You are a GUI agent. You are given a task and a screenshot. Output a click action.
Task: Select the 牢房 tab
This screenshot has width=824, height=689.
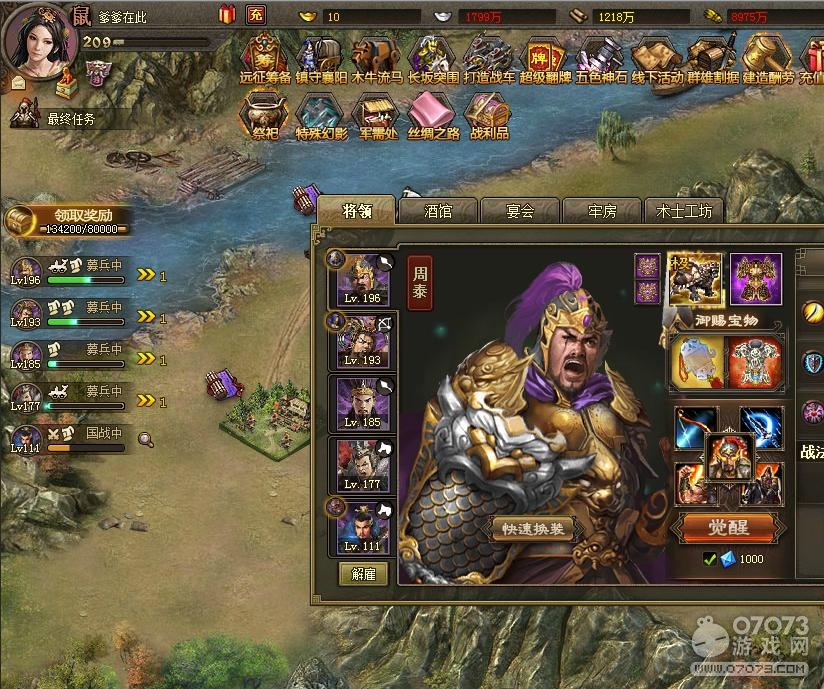coord(602,211)
